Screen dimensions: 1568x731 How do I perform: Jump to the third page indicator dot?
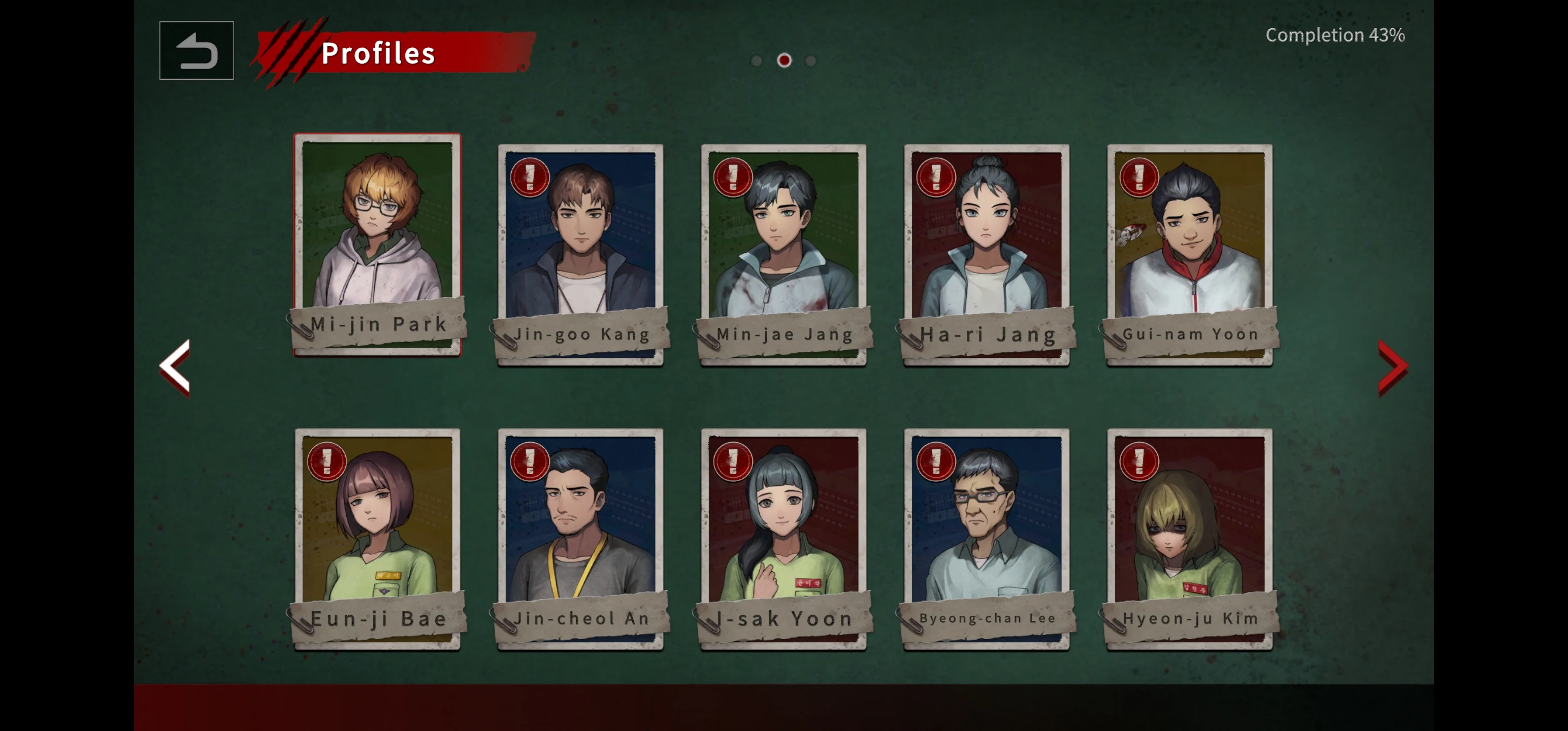pos(811,61)
